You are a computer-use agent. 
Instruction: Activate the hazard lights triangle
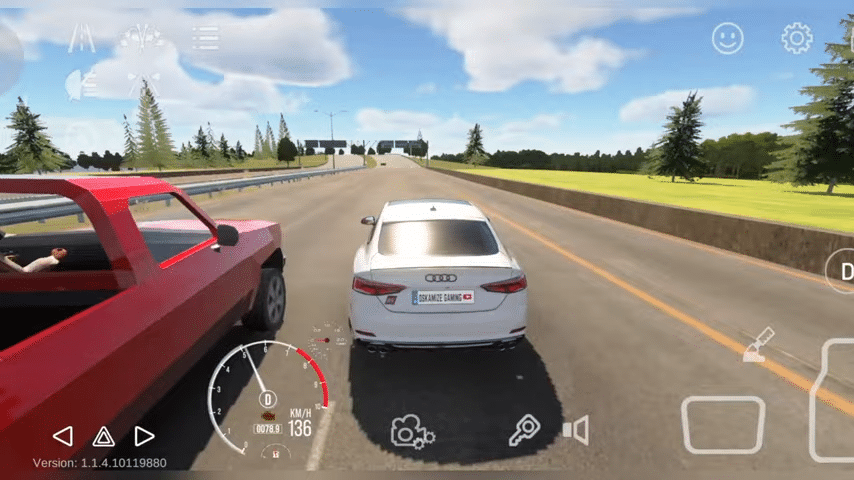pos(103,436)
